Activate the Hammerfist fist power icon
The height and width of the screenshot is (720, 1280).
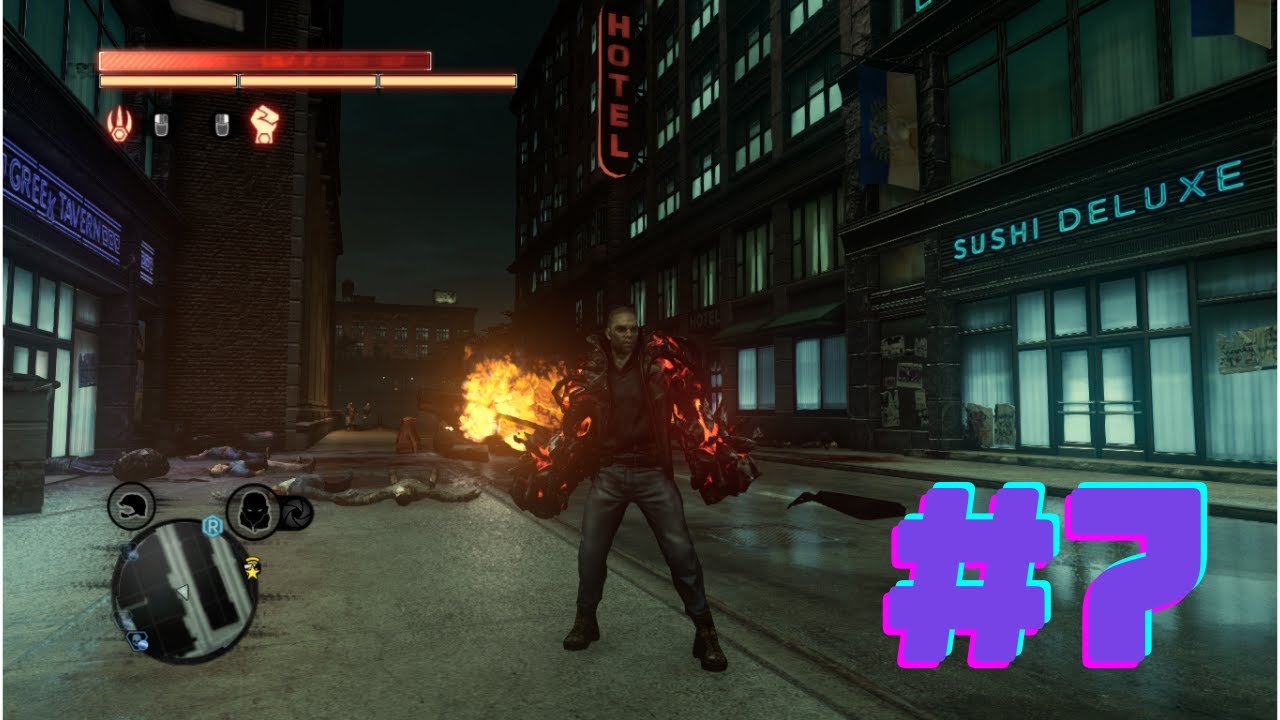pyautogui.click(x=265, y=124)
